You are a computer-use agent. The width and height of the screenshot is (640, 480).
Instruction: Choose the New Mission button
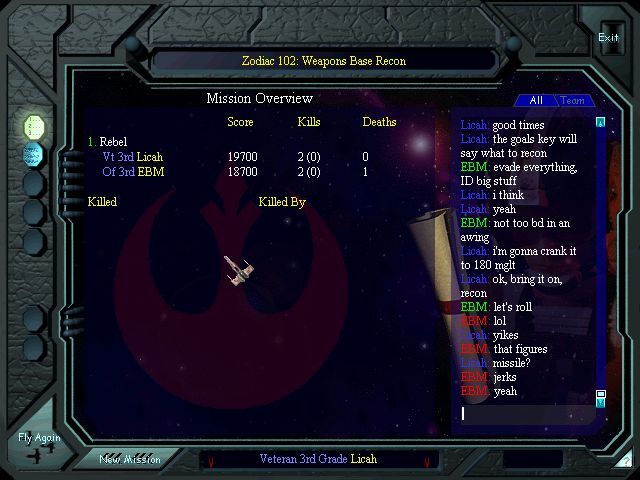(128, 459)
